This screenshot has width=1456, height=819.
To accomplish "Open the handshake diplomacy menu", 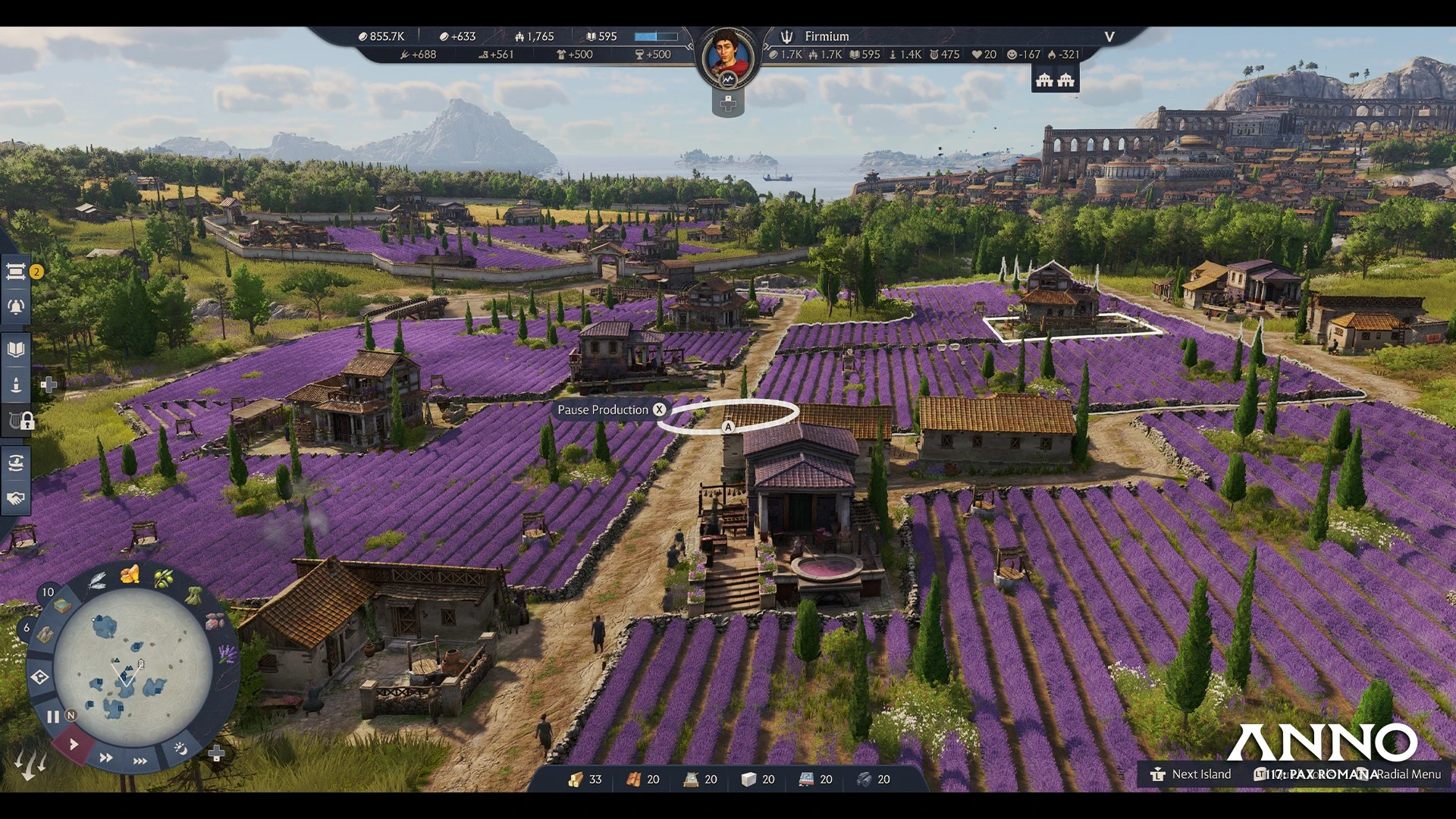I will pos(16,498).
